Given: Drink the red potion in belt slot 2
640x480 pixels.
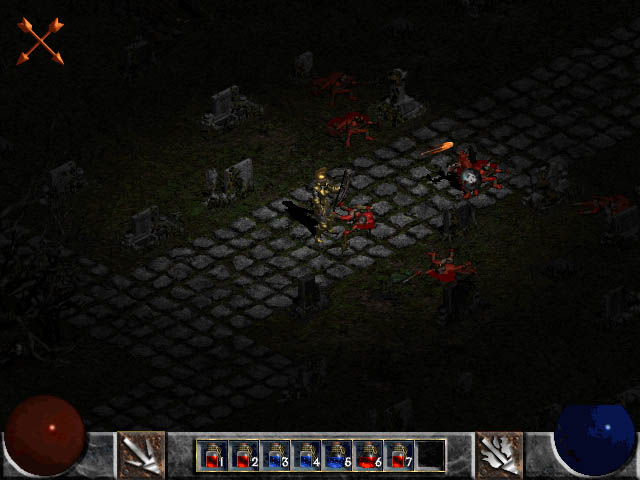Looking at the screenshot, I should 243,455.
